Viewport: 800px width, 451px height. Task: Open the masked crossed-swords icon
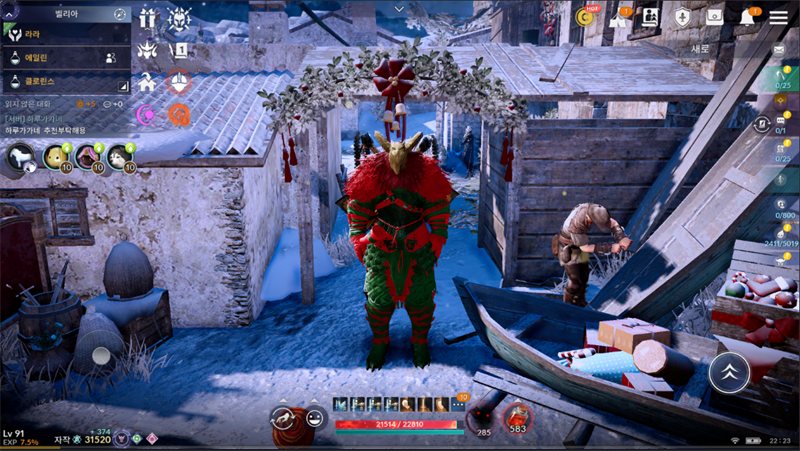click(x=180, y=18)
